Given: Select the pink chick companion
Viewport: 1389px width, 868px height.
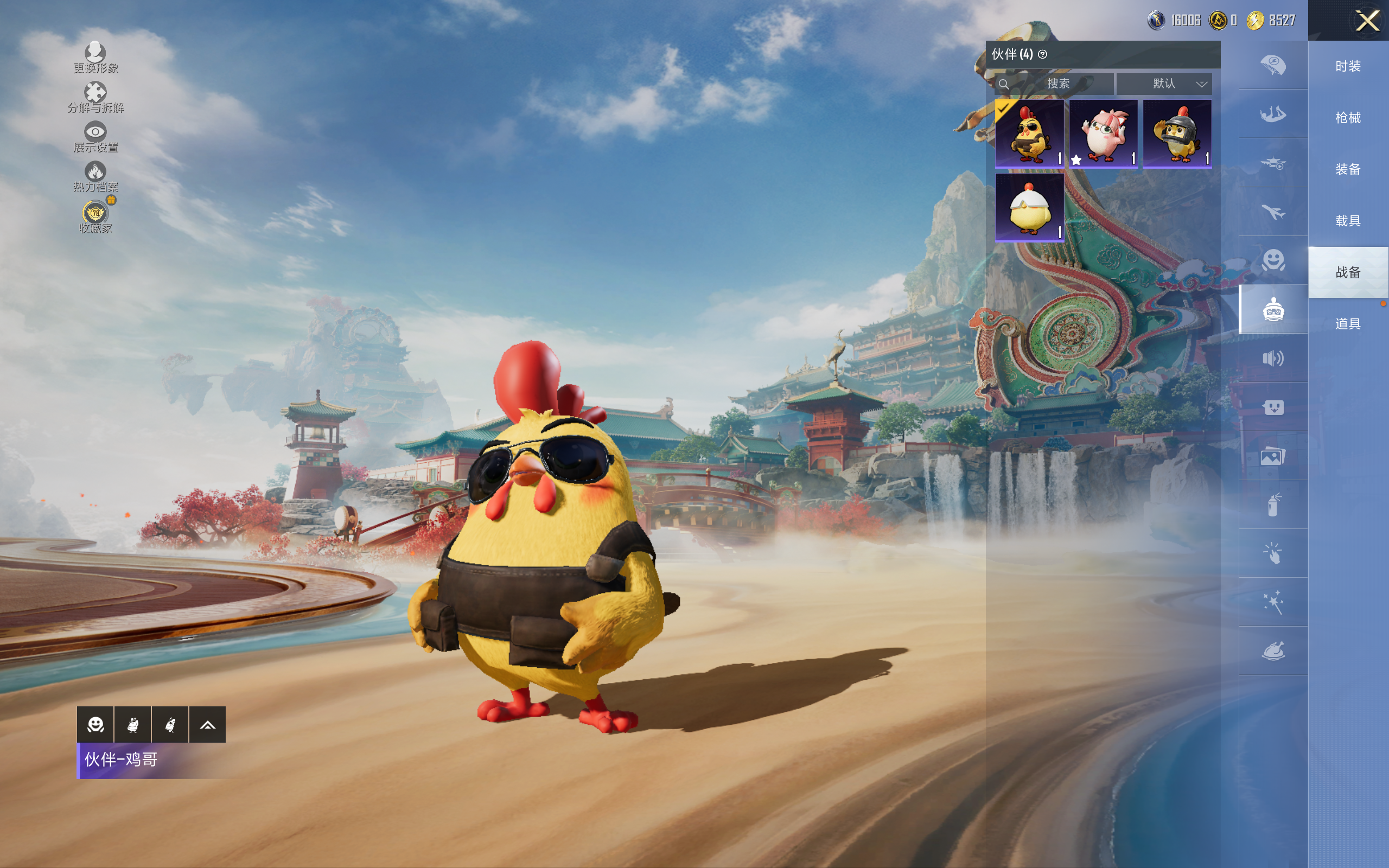Looking at the screenshot, I should pyautogui.click(x=1103, y=134).
